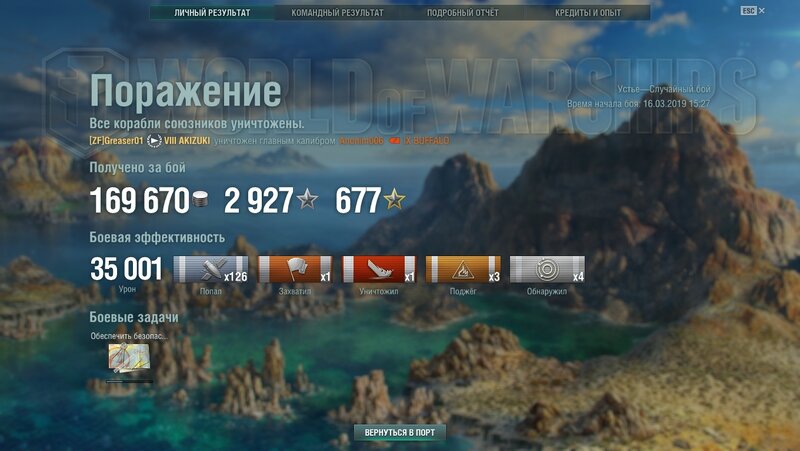The image size is (800, 451).
Task: Click the Вернуться в порт button
Action: [400, 433]
